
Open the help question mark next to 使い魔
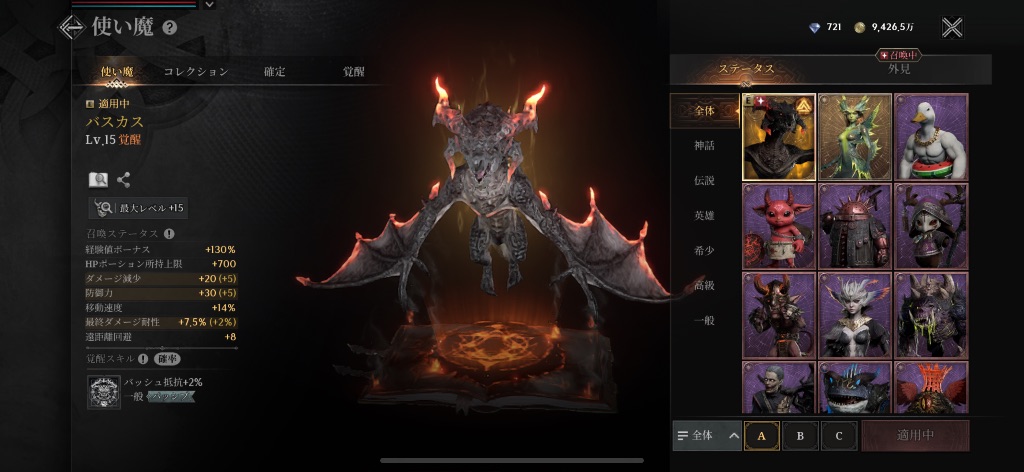[x=169, y=28]
